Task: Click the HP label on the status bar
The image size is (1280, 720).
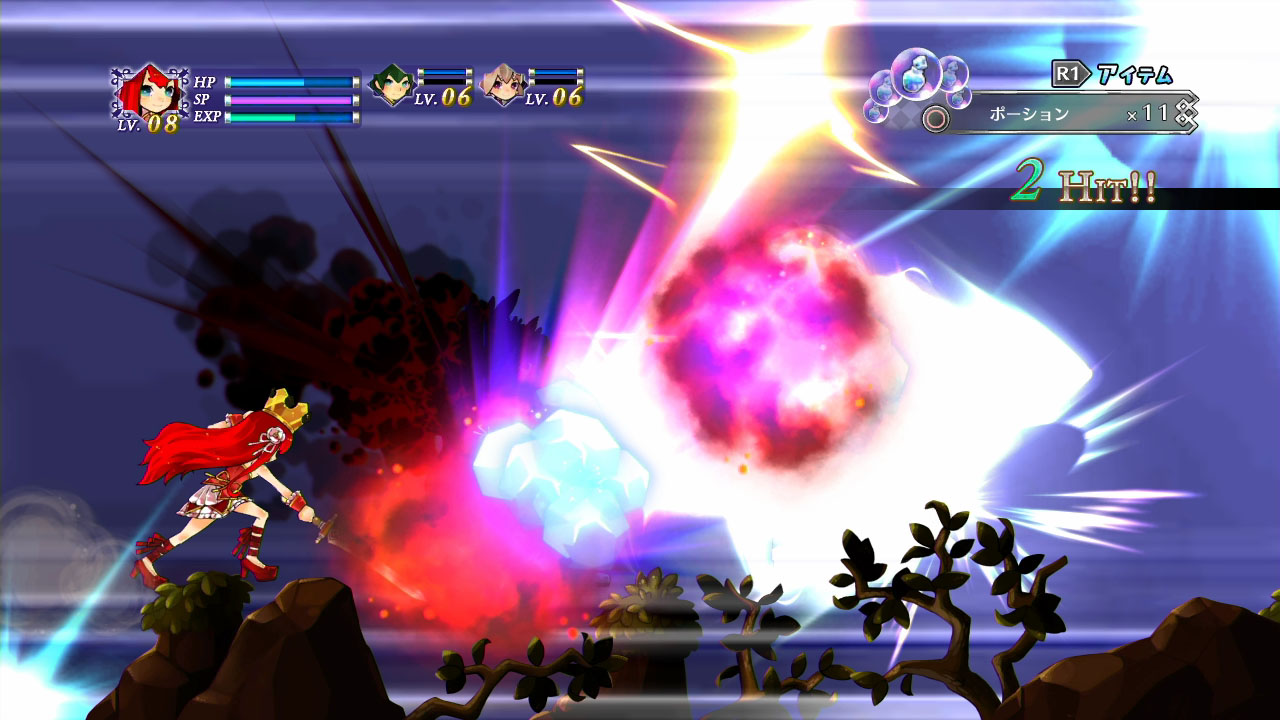Action: tap(204, 82)
